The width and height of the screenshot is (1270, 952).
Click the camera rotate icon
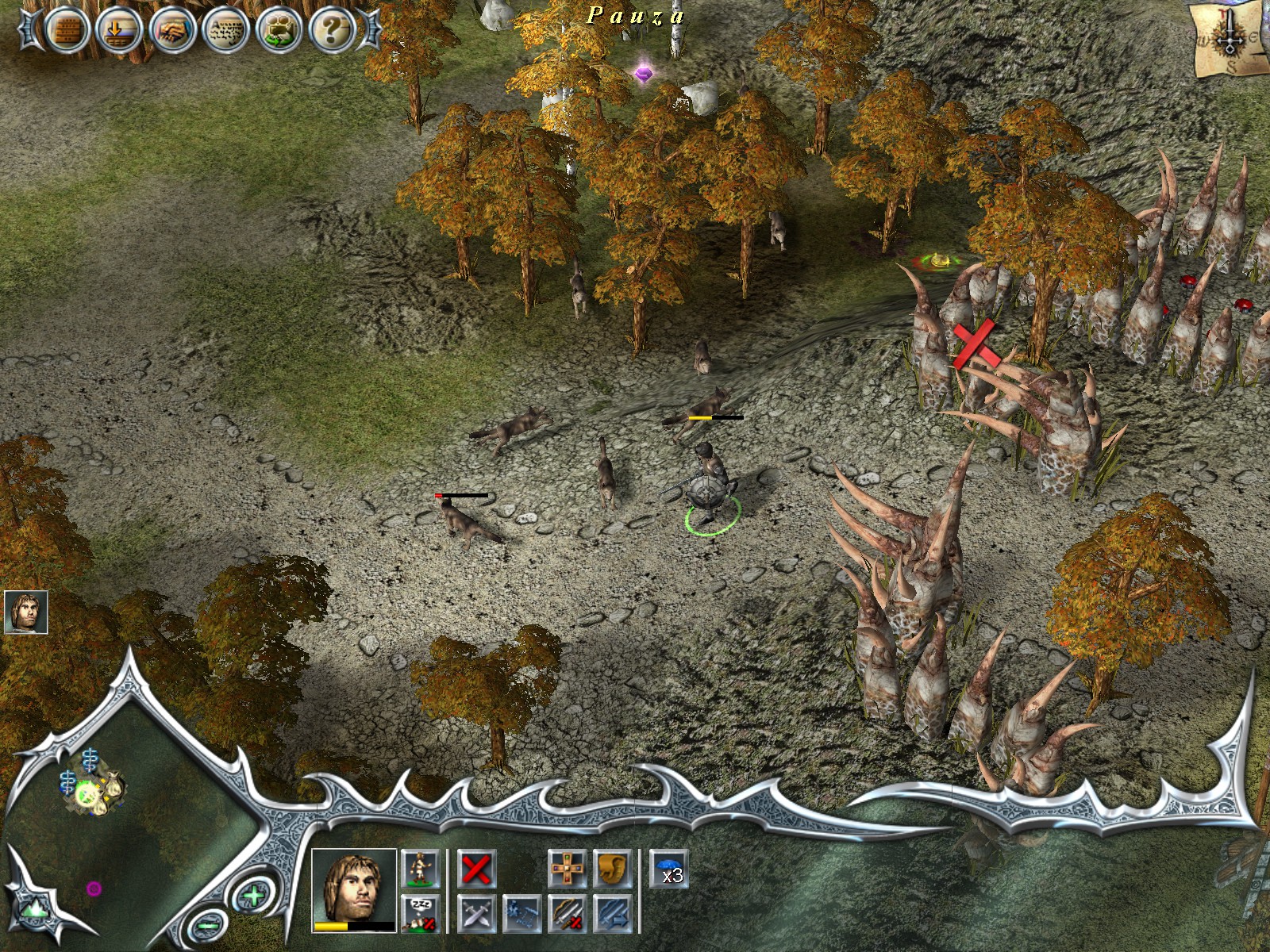coord(279,31)
